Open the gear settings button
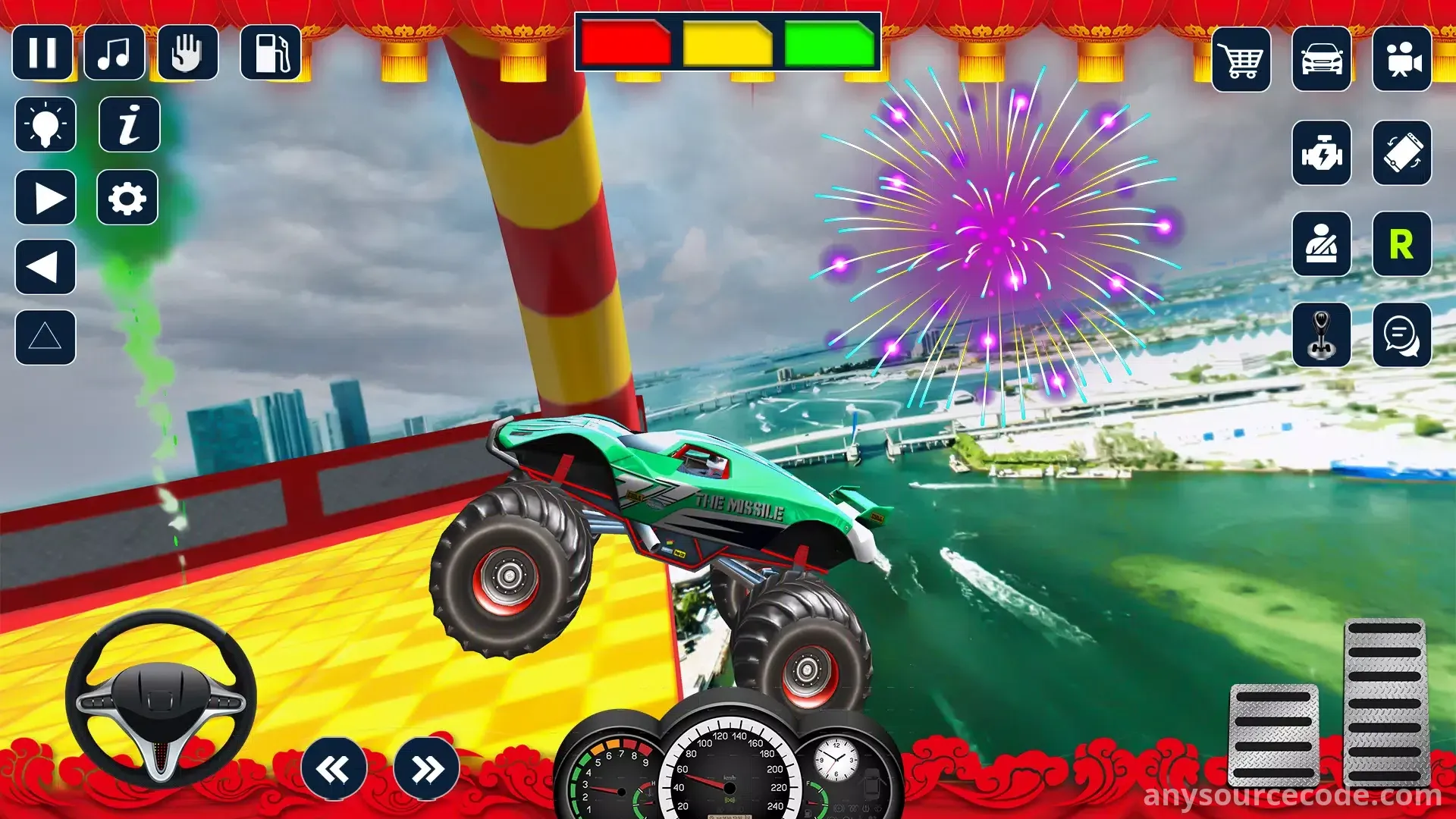The image size is (1456, 819). [x=127, y=198]
